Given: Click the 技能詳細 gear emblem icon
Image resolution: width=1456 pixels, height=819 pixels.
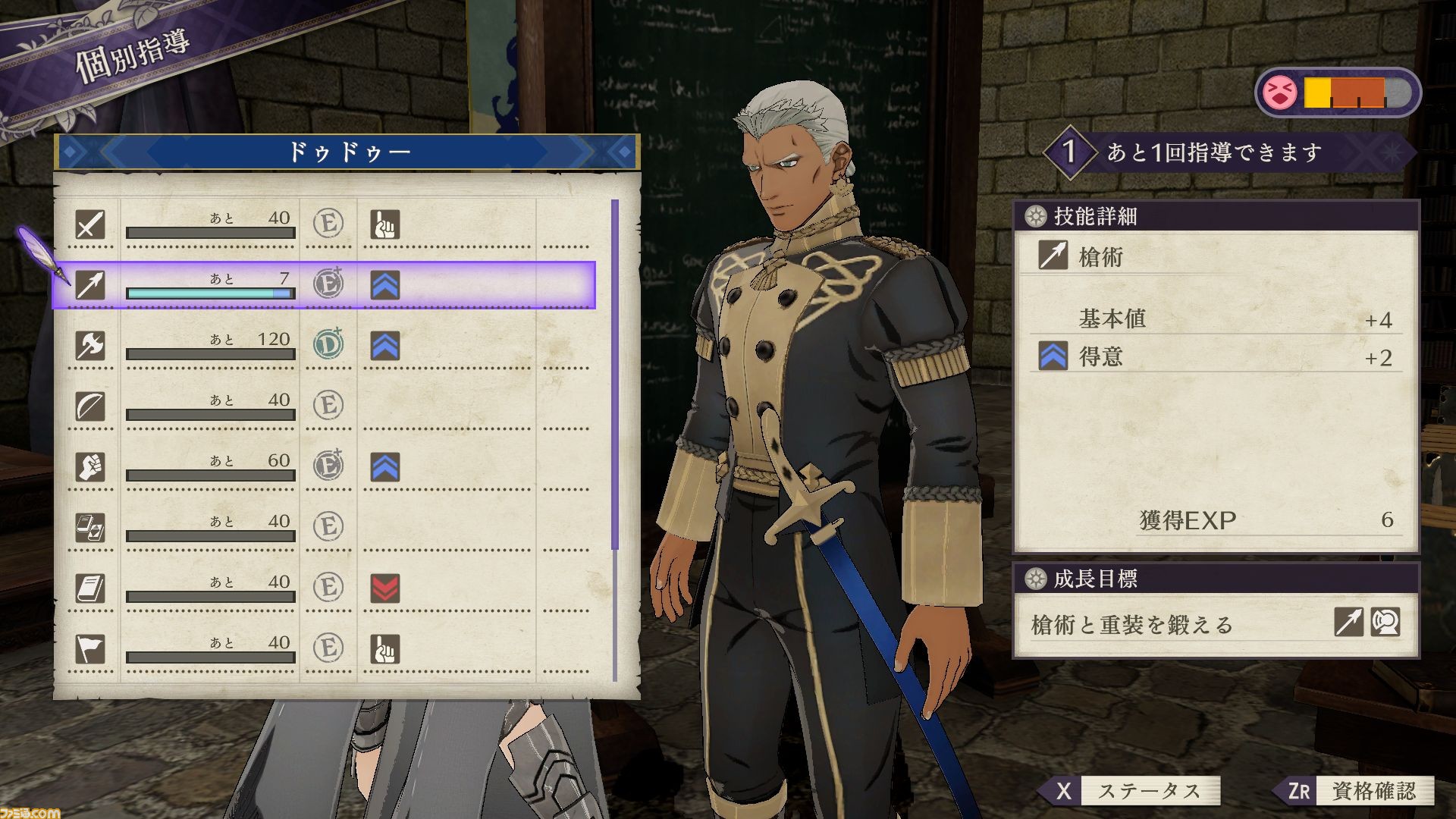Looking at the screenshot, I should [1036, 215].
